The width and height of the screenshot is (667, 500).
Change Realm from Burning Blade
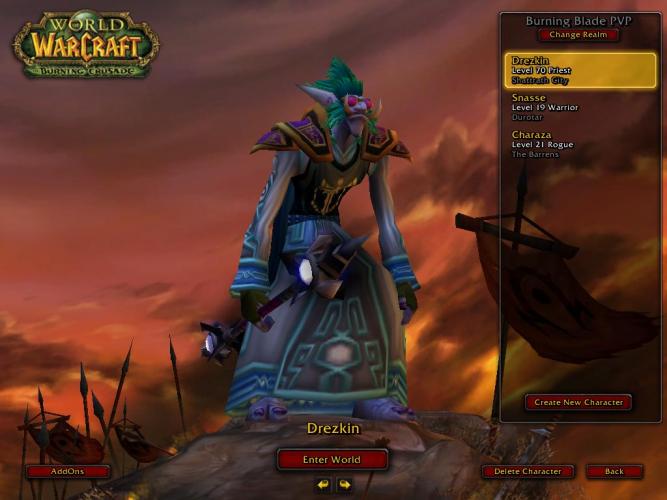pos(578,35)
